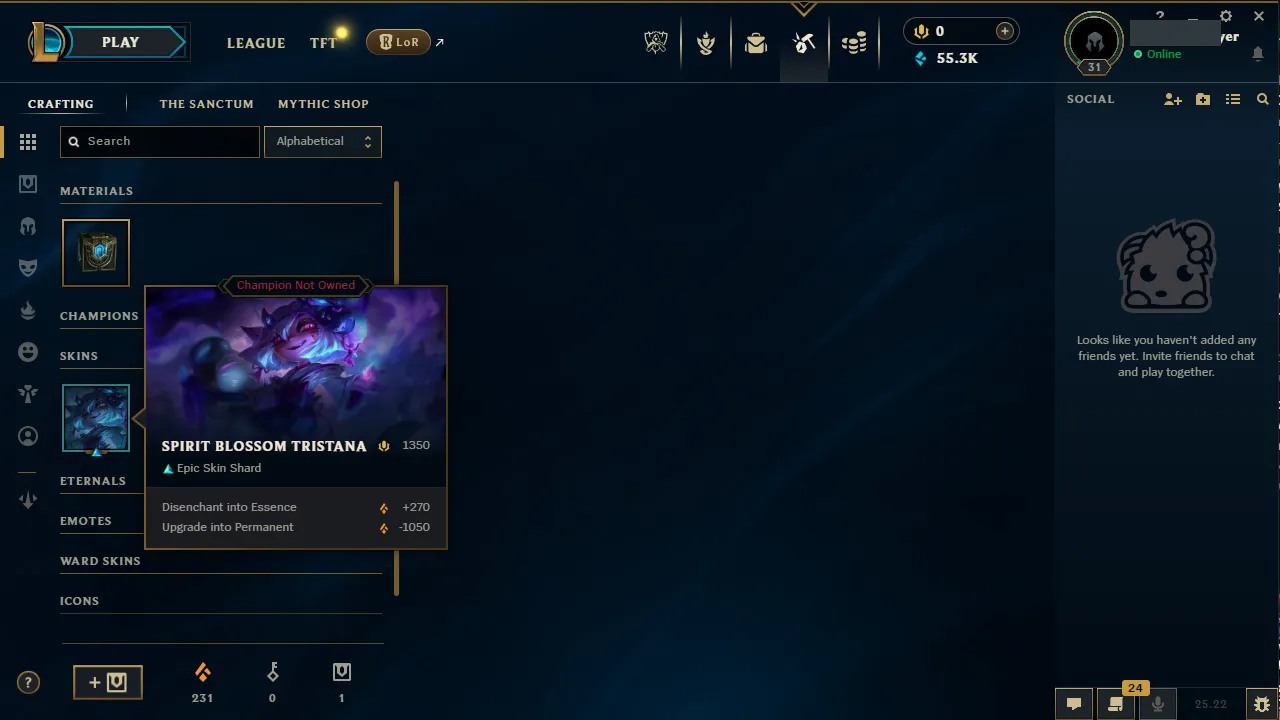Open the Esports hub shield icon
The image size is (1280, 720).
pos(656,42)
